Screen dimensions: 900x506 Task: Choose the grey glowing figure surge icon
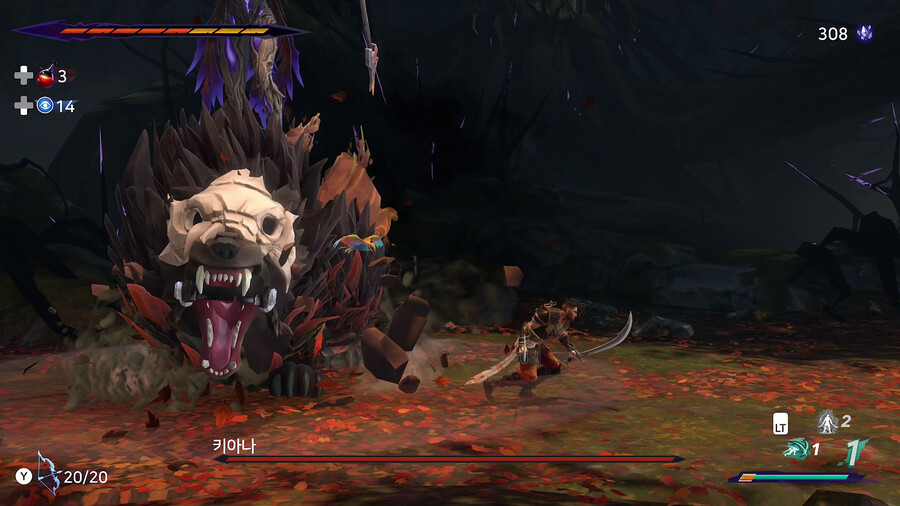(826, 422)
